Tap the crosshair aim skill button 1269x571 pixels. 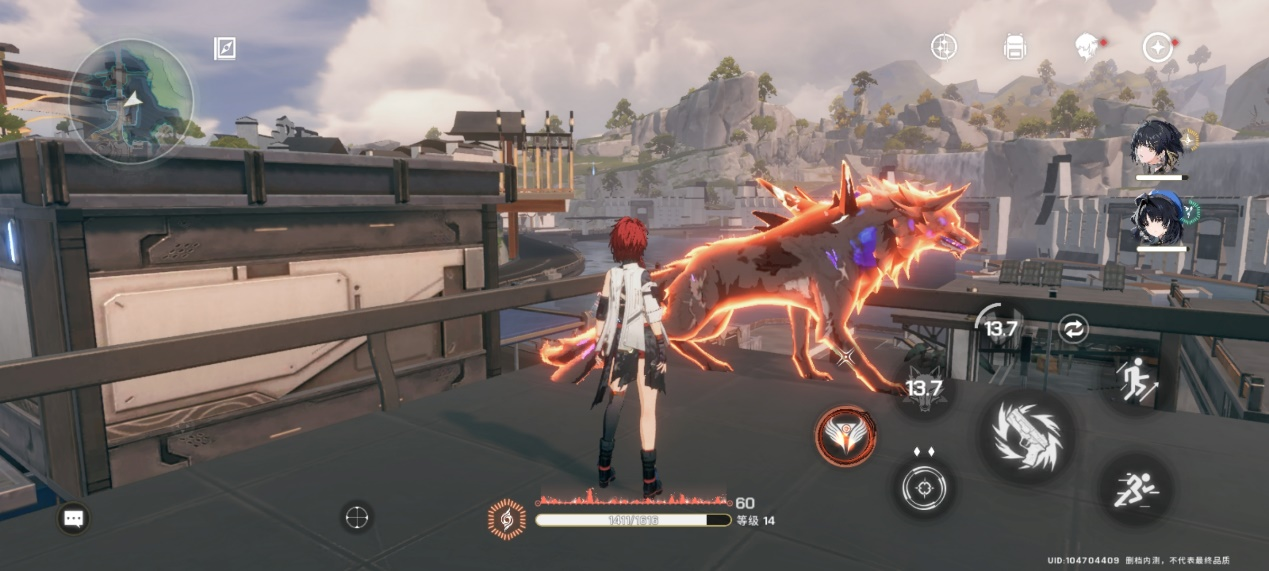pyautogui.click(x=923, y=489)
